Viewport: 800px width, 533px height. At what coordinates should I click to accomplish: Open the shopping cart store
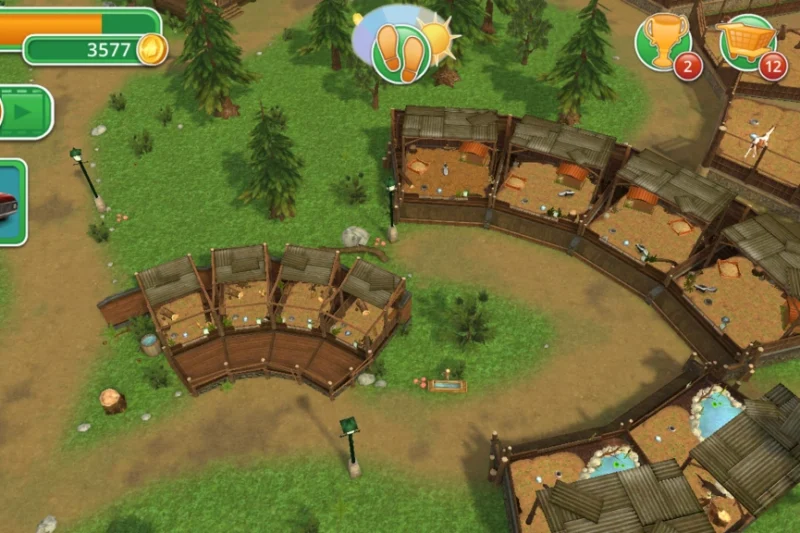[747, 43]
